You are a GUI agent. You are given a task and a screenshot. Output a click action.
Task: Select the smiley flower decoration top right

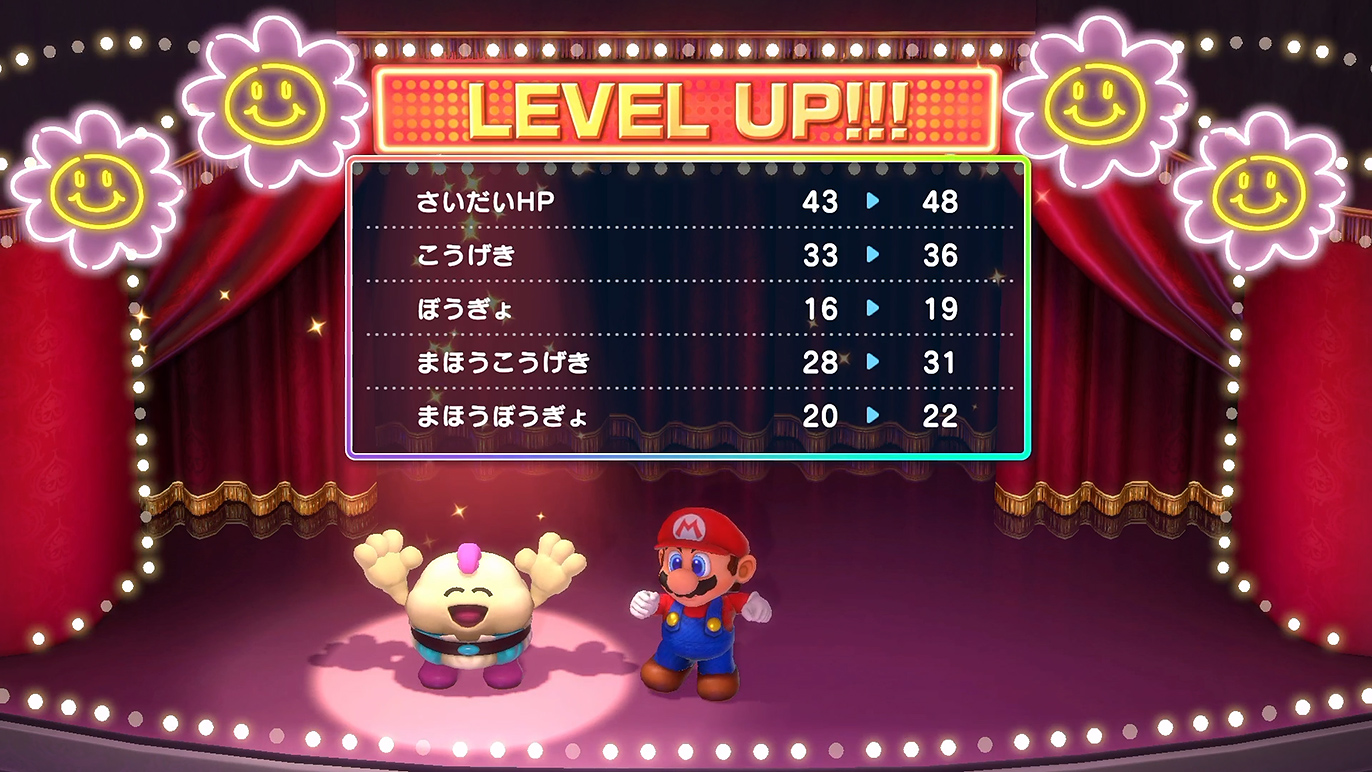(x=1096, y=103)
